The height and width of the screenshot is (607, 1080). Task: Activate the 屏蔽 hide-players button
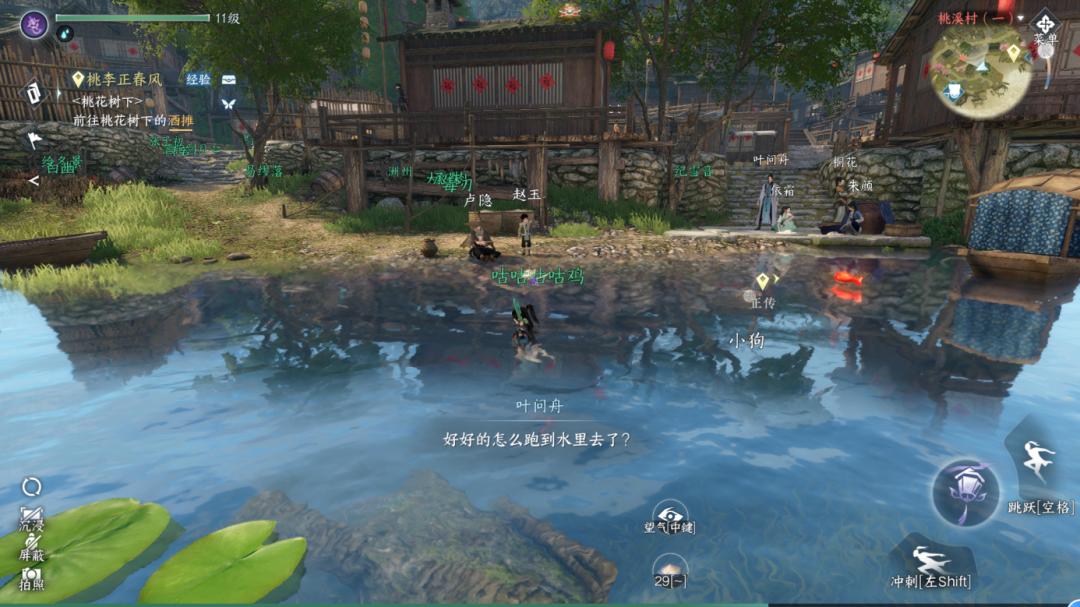[x=32, y=547]
